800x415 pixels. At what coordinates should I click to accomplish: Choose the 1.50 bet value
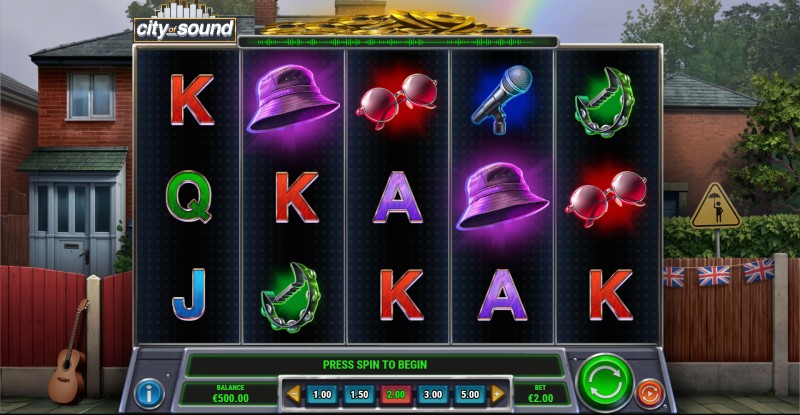[360, 395]
